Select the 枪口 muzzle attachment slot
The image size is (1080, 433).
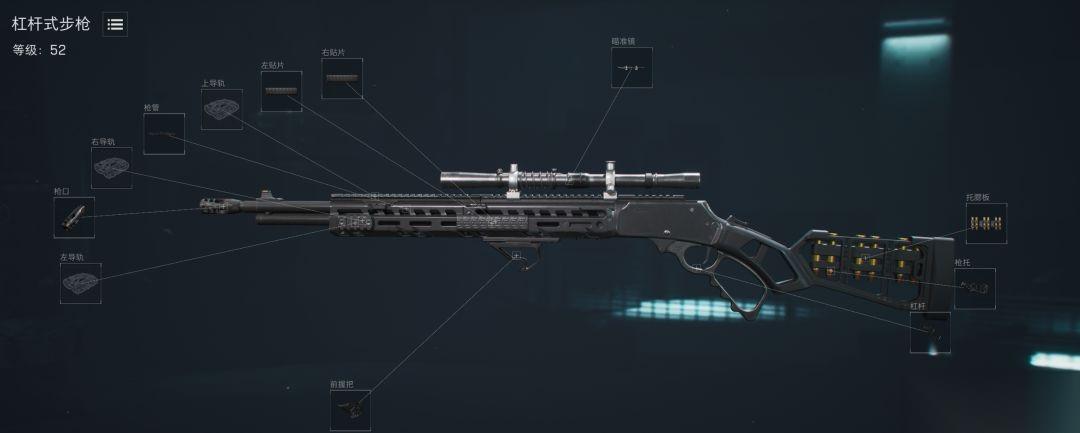(74, 217)
